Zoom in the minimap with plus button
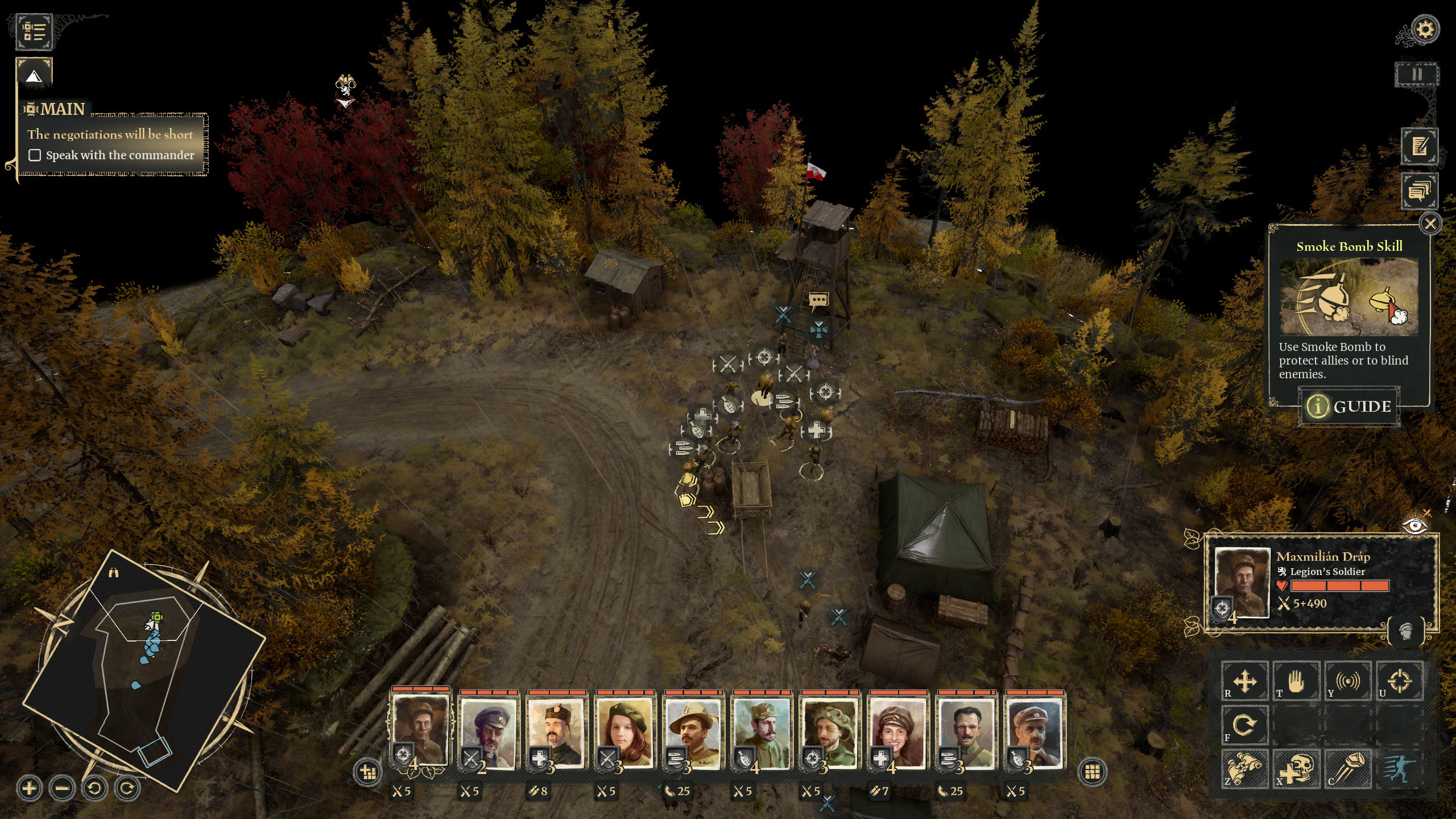 (30, 788)
